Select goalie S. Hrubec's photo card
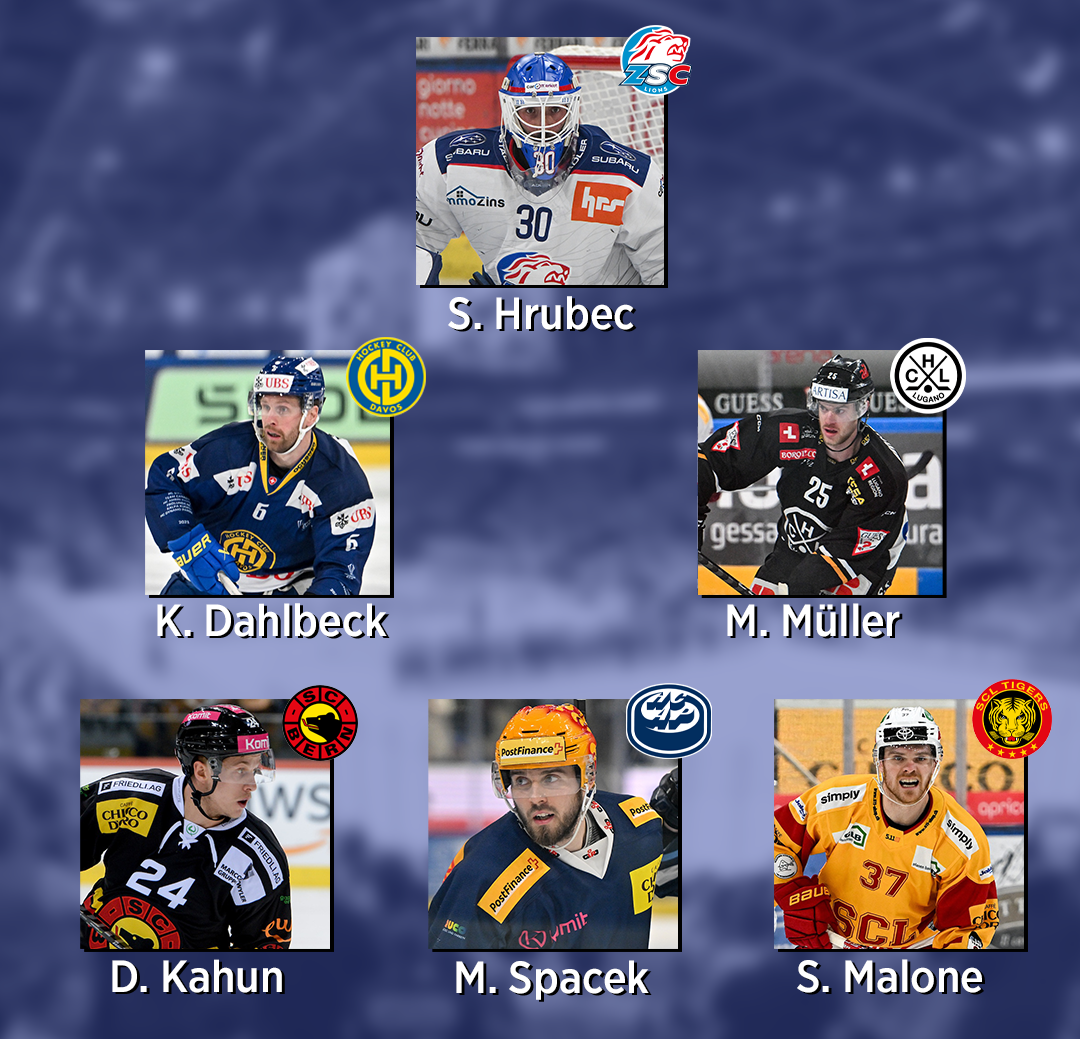 [x=540, y=162]
